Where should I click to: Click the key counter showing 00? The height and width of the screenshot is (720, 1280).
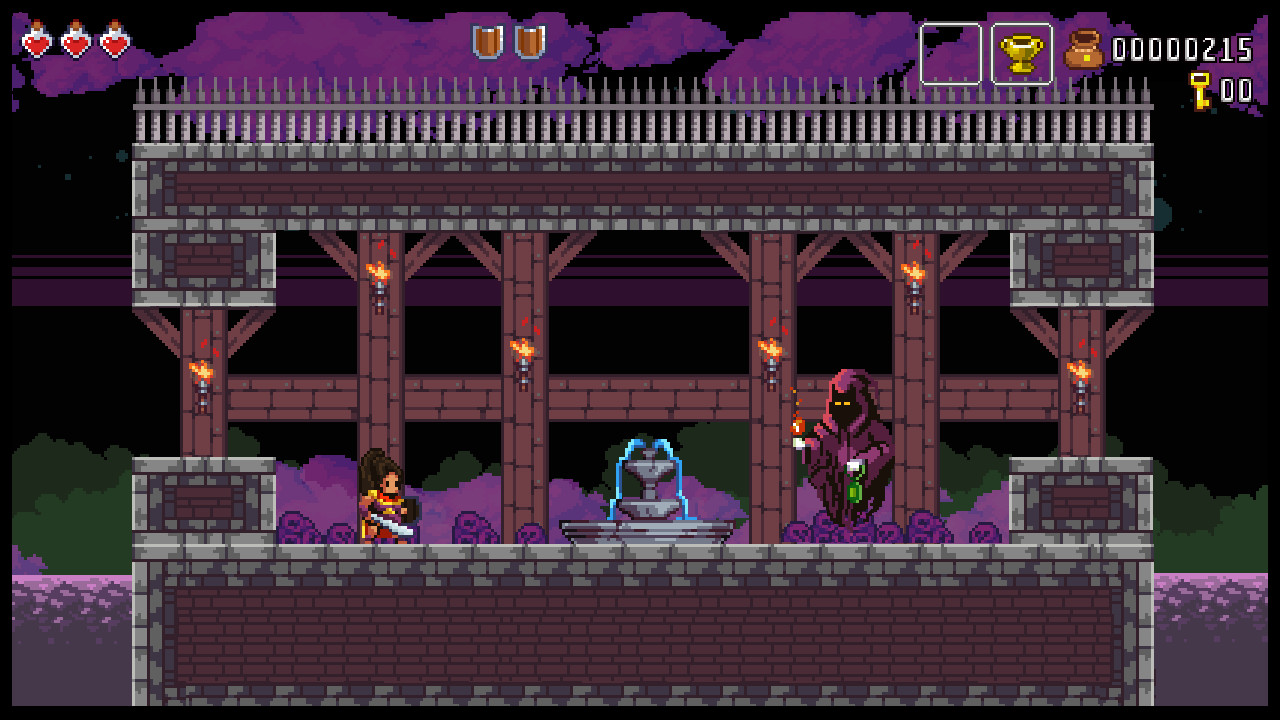(1235, 88)
